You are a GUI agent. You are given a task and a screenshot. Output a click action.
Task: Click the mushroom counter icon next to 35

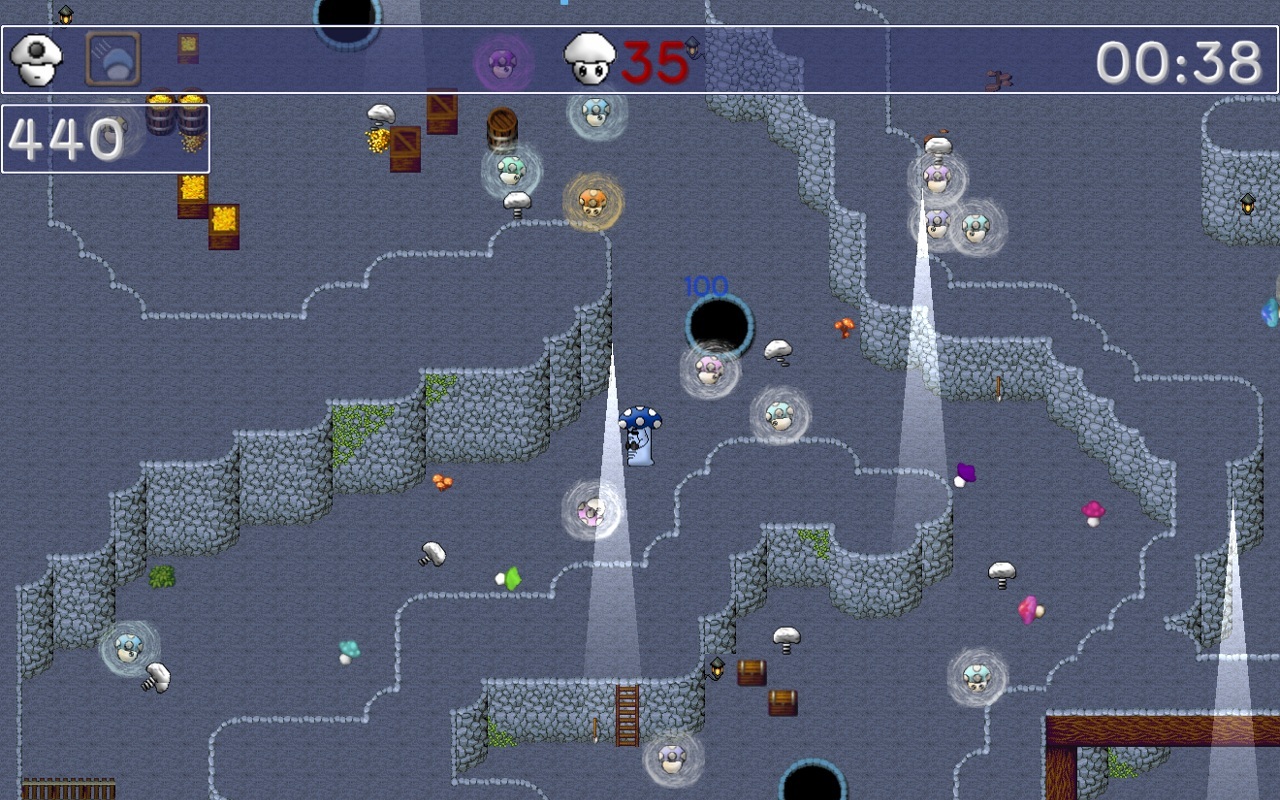click(x=590, y=58)
